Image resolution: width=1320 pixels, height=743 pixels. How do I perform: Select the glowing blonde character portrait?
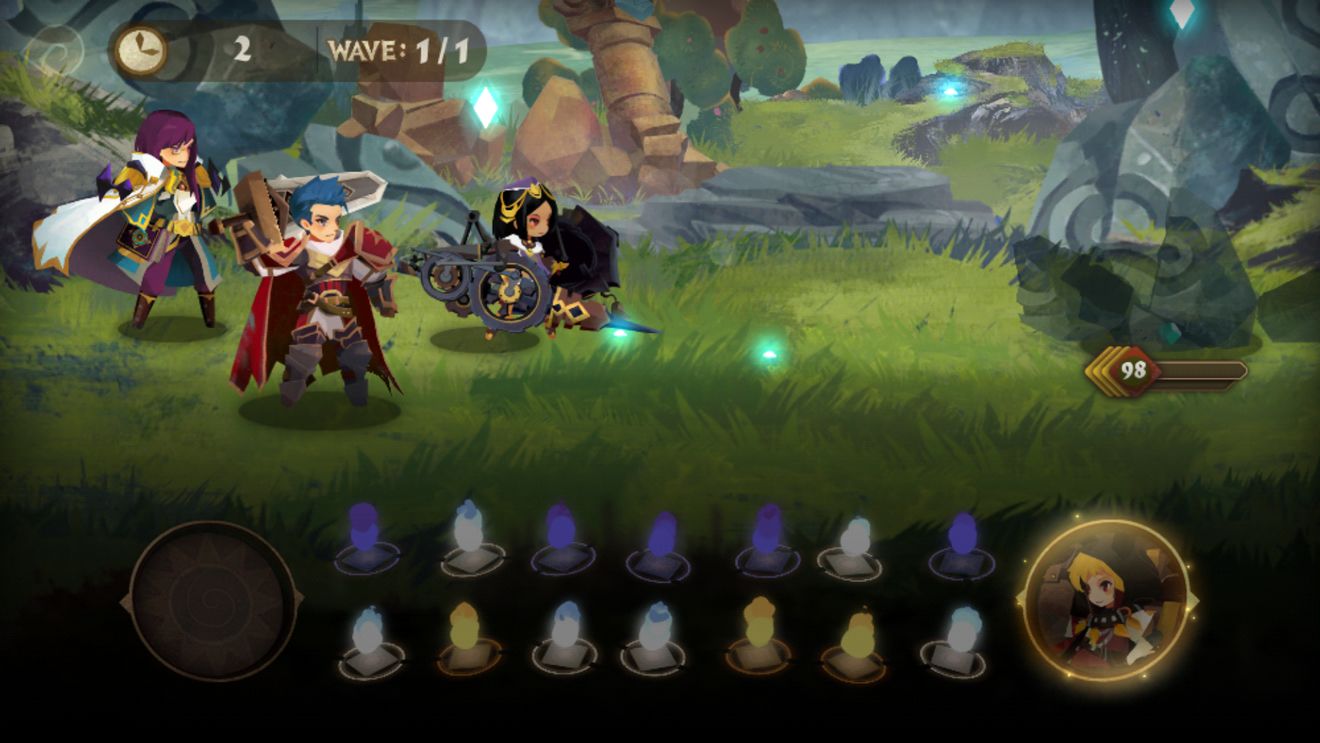pyautogui.click(x=1106, y=601)
